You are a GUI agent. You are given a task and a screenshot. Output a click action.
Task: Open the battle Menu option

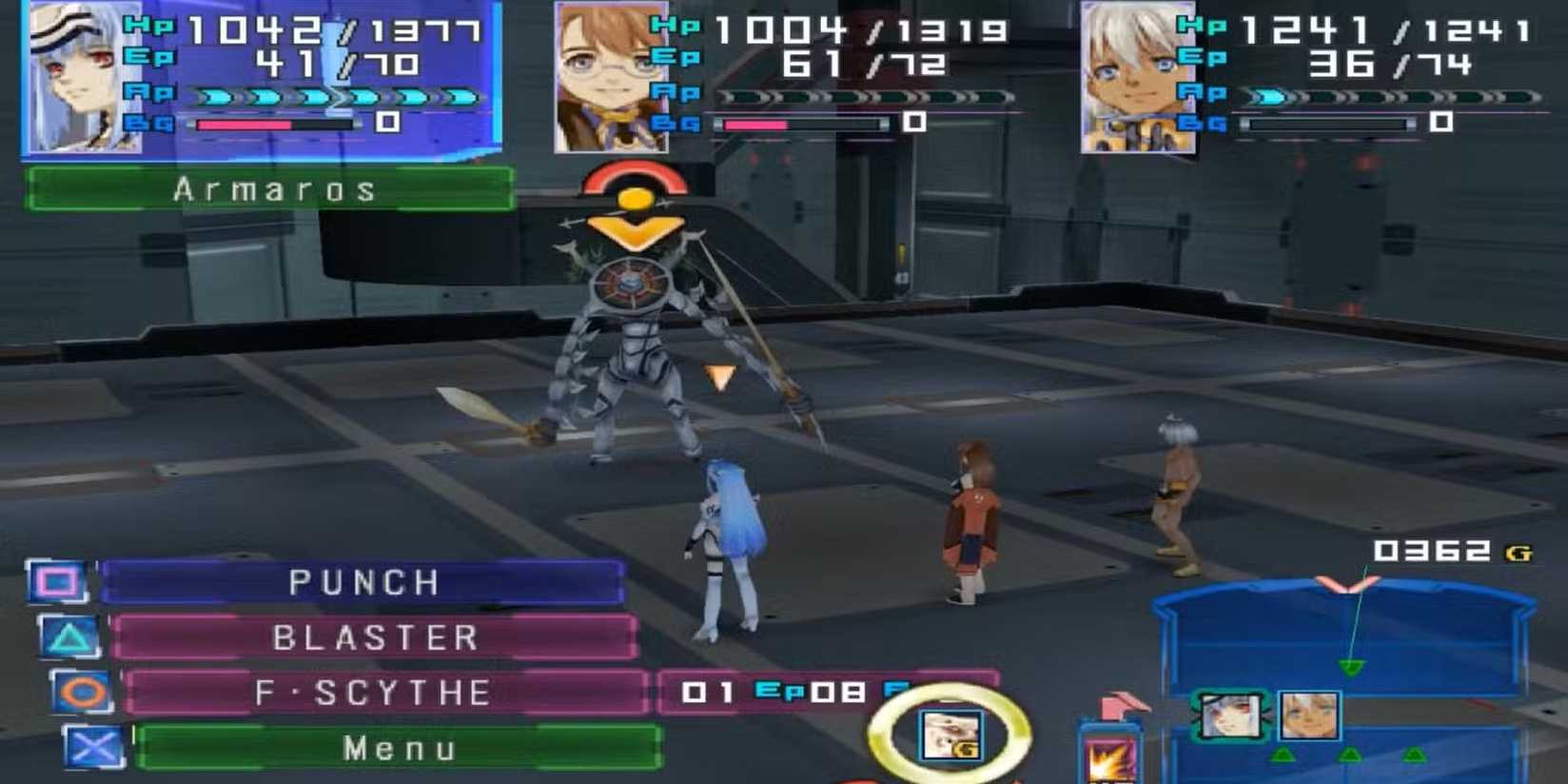(x=398, y=749)
